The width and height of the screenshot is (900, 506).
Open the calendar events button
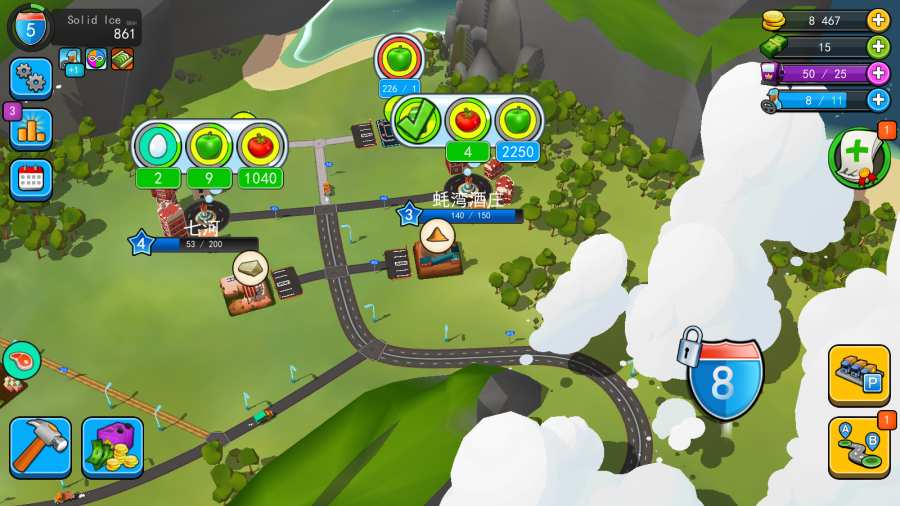(31, 179)
